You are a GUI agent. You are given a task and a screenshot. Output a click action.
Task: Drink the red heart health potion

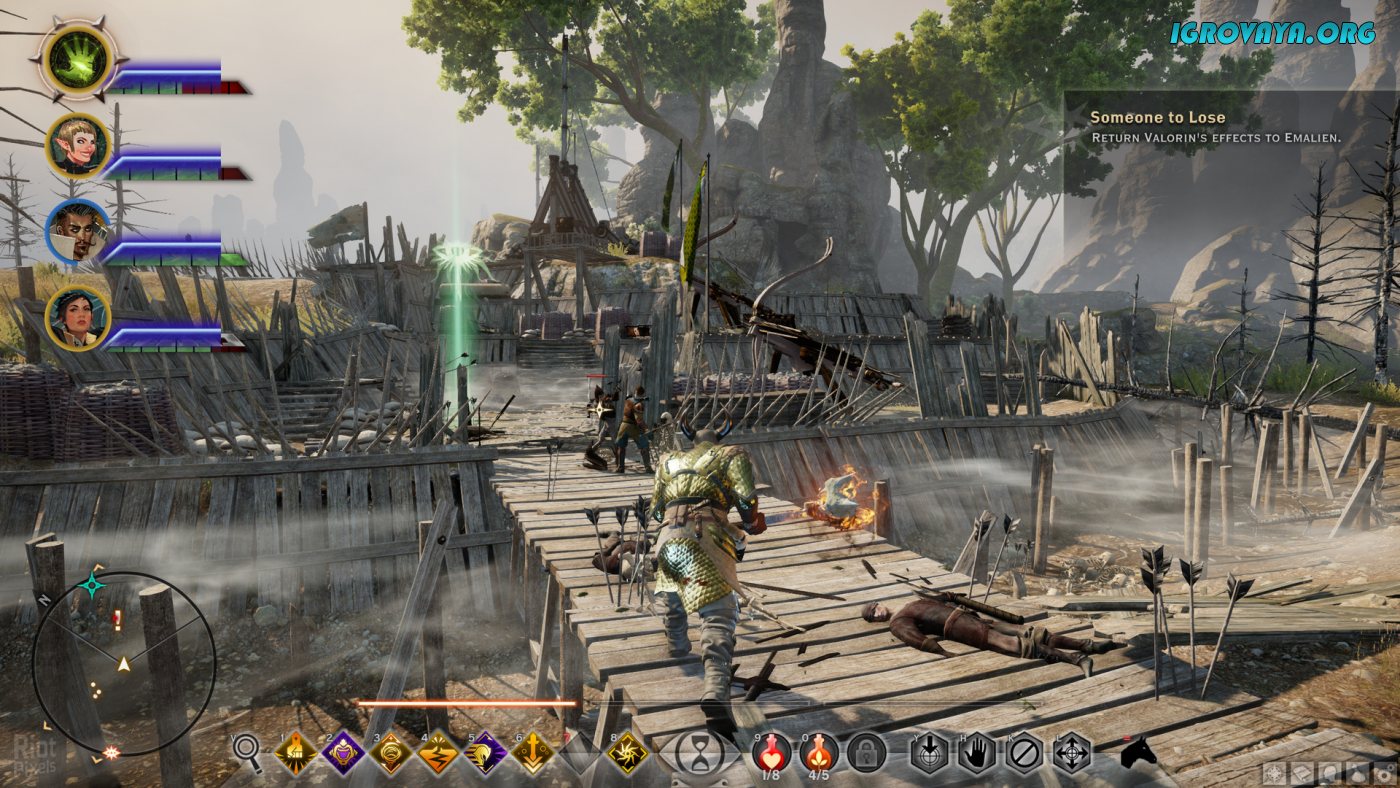771,752
